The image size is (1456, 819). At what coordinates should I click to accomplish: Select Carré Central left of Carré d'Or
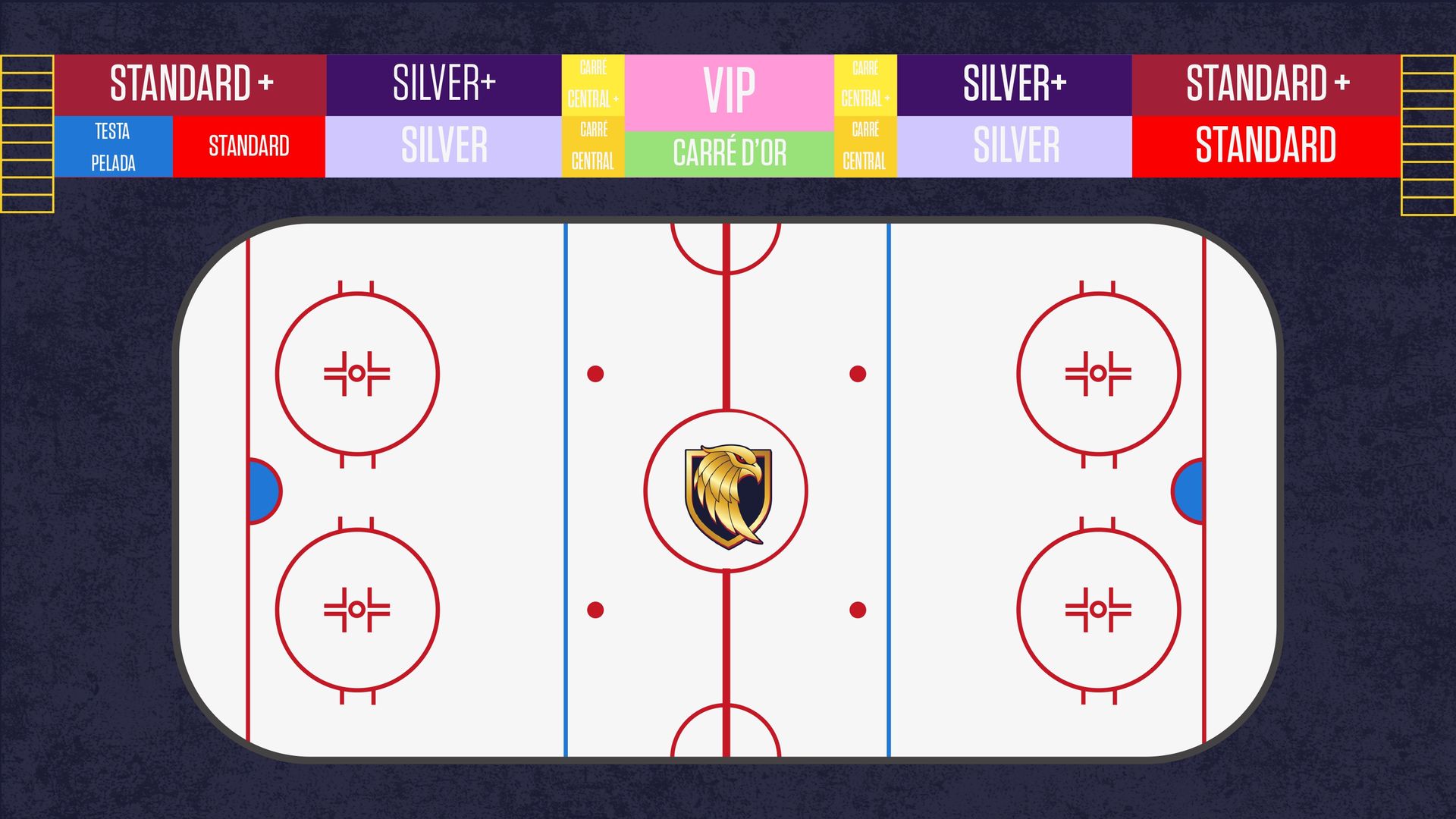coord(593,146)
